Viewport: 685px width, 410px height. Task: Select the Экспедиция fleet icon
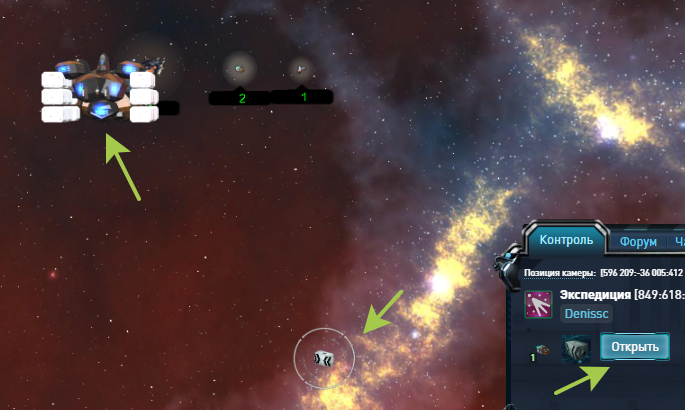(x=540, y=304)
